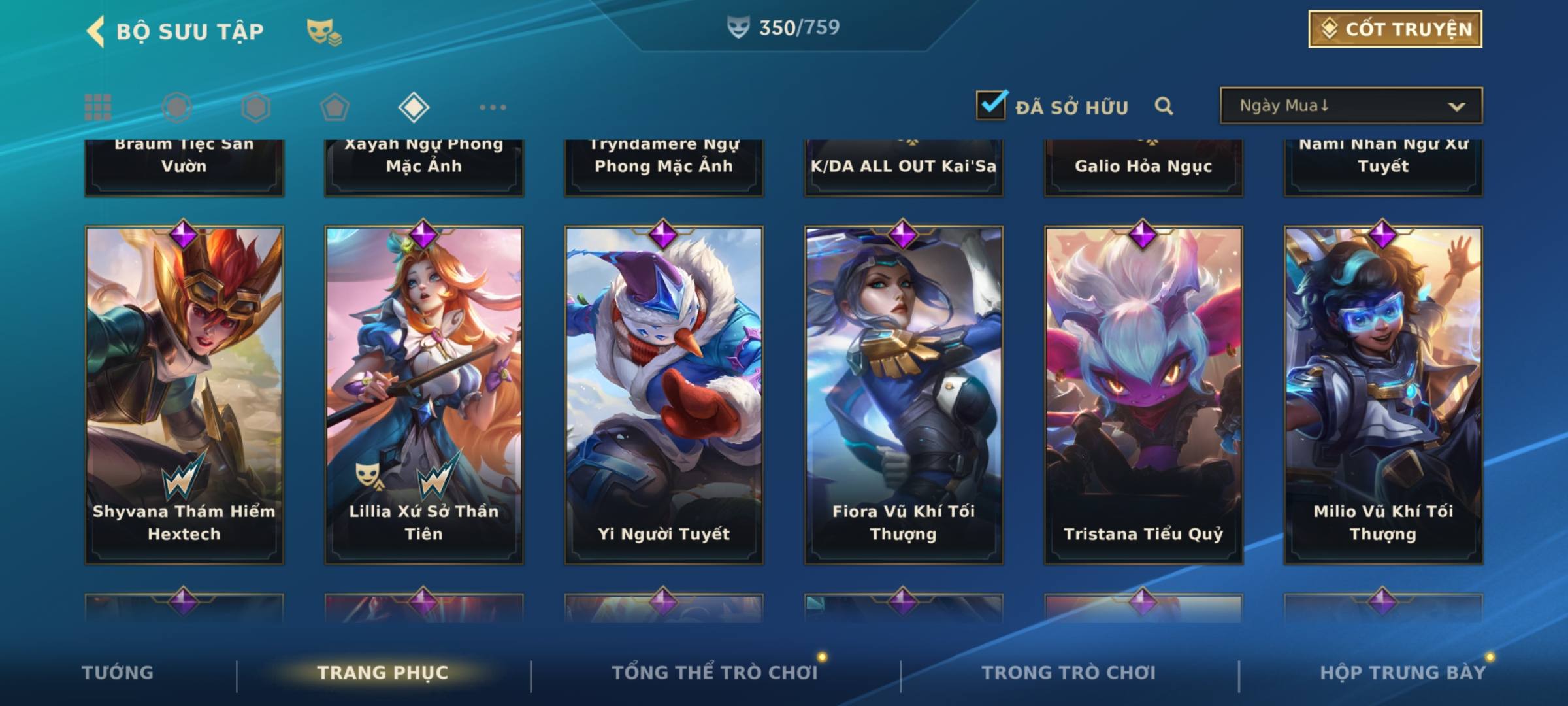View Fiora Vũ Khí Tối Thượng skin

coord(904,395)
